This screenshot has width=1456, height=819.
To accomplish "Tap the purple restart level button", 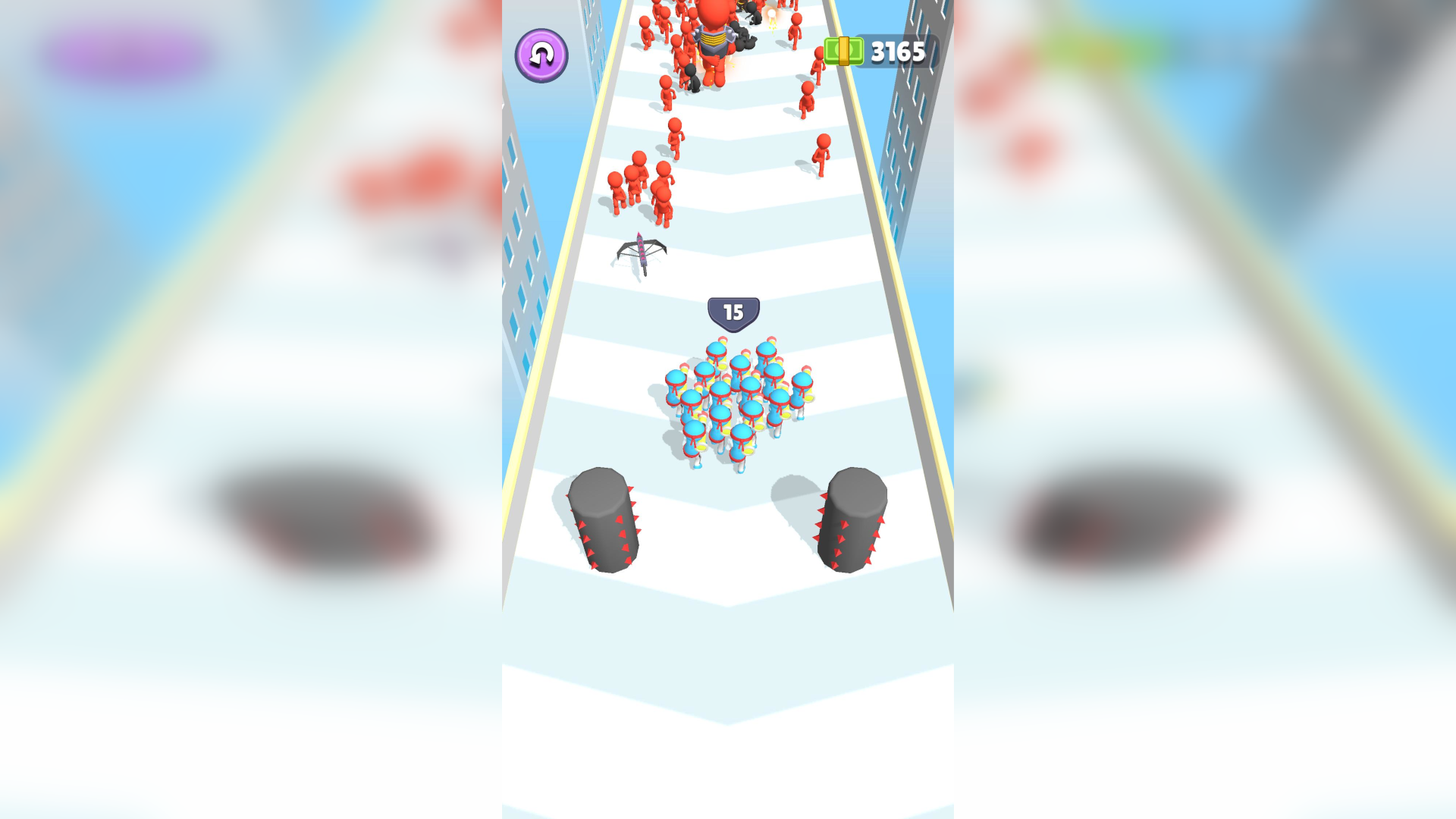I will pos(541,55).
